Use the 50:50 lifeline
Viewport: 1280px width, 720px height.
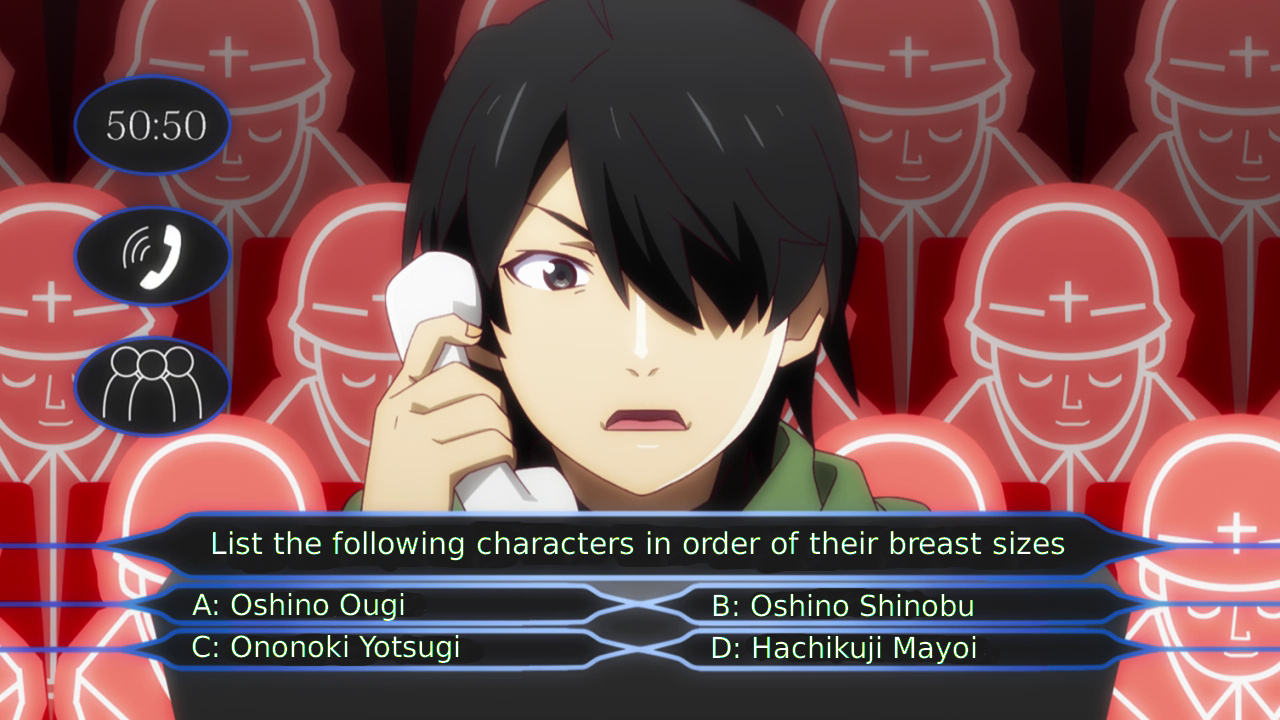(153, 125)
